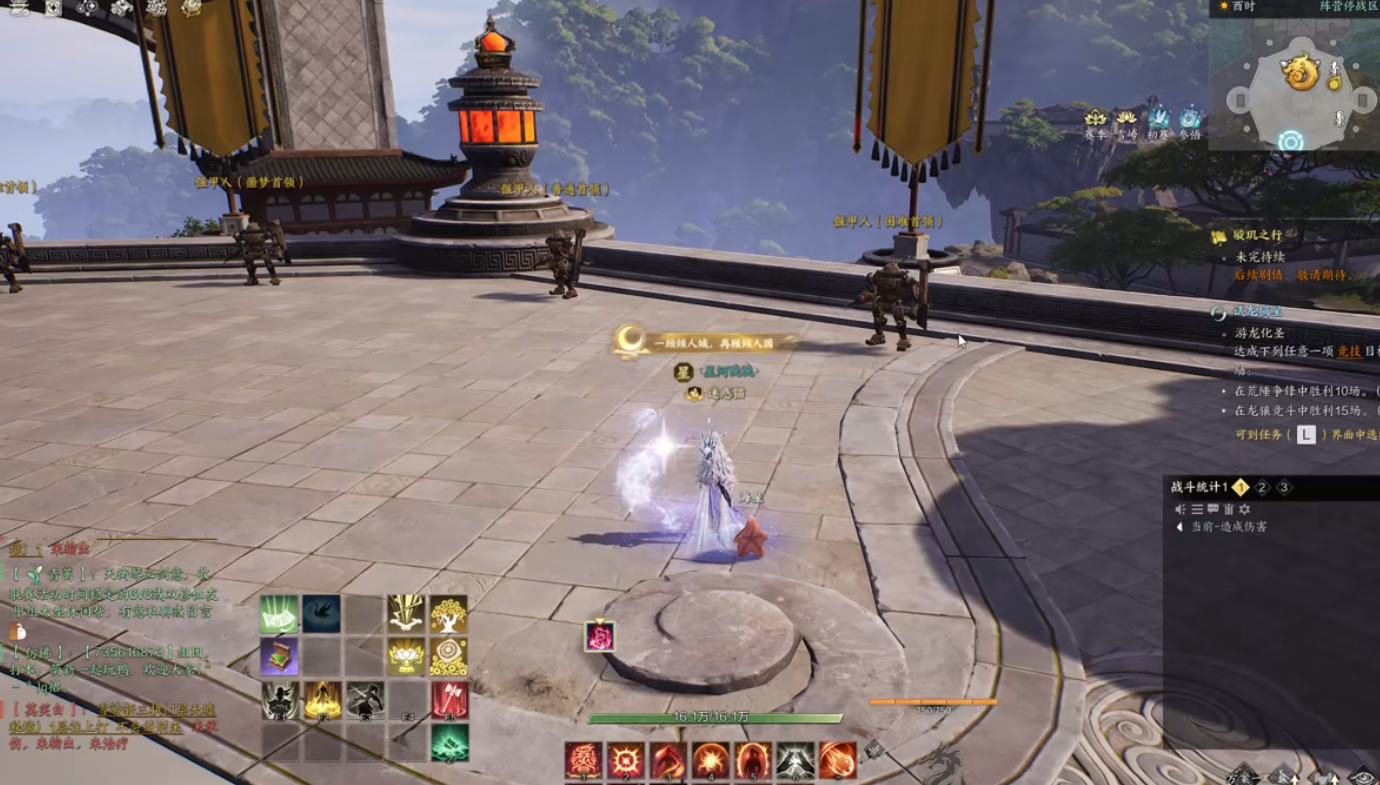This screenshot has height=785, width=1380.
Task: Open the 骏玑之行 quest tracker entry
Action: tap(1253, 236)
